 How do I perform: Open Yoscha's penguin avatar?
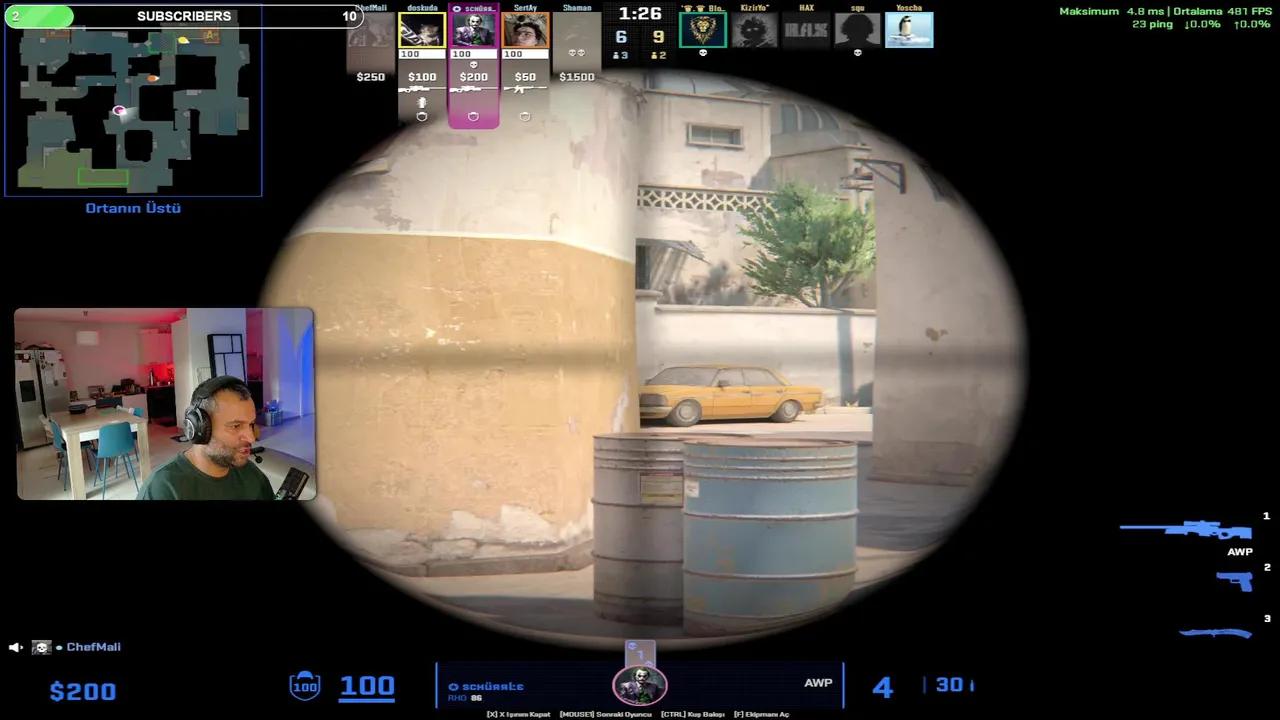pos(910,30)
